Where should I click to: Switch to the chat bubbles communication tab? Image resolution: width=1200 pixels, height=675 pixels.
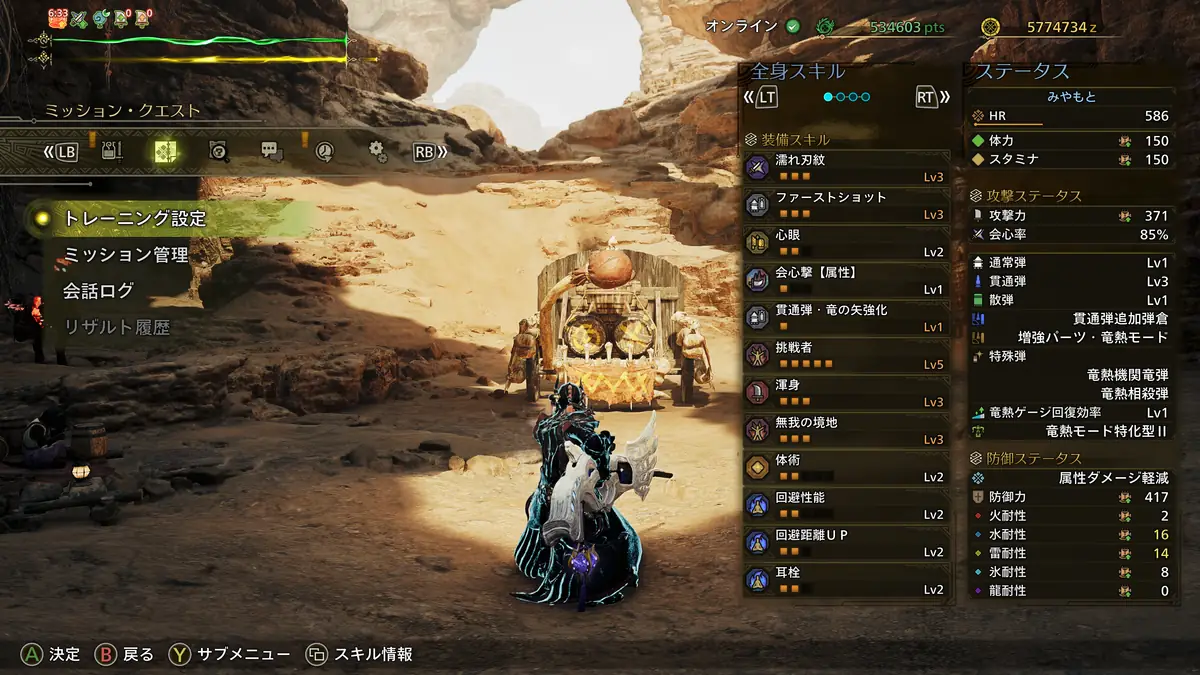click(272, 152)
